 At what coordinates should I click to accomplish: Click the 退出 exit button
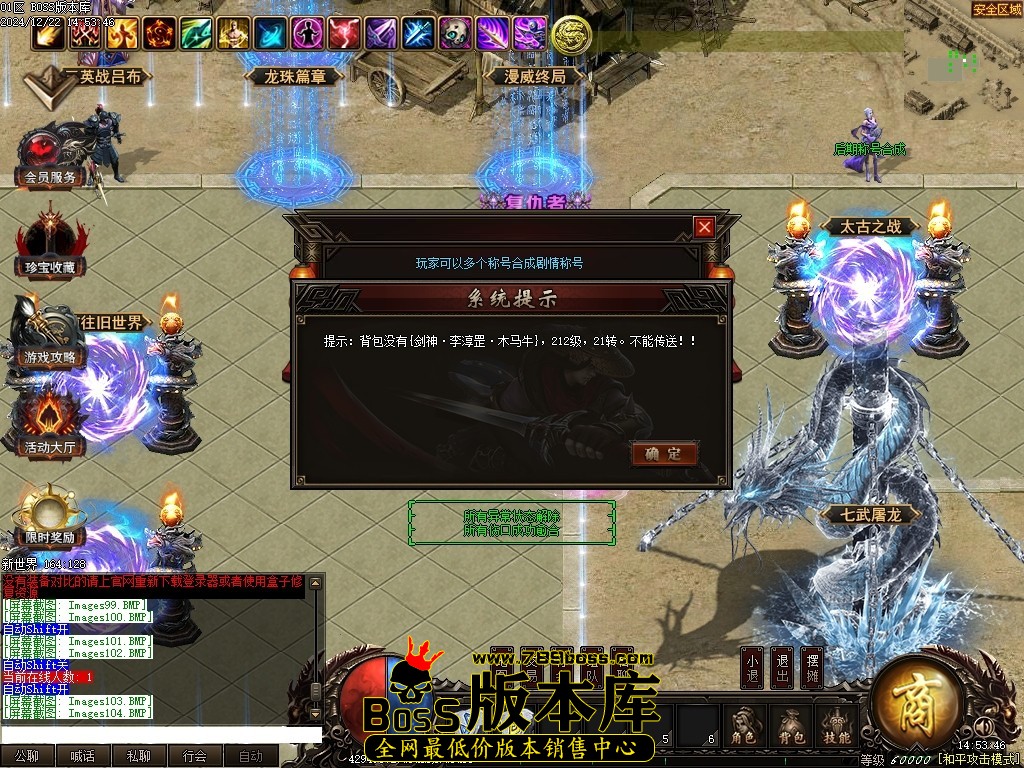pos(782,668)
